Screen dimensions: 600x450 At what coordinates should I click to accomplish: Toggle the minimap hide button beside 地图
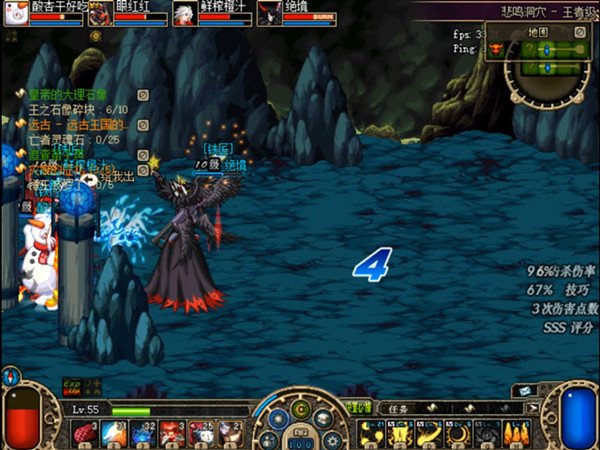pos(579,31)
